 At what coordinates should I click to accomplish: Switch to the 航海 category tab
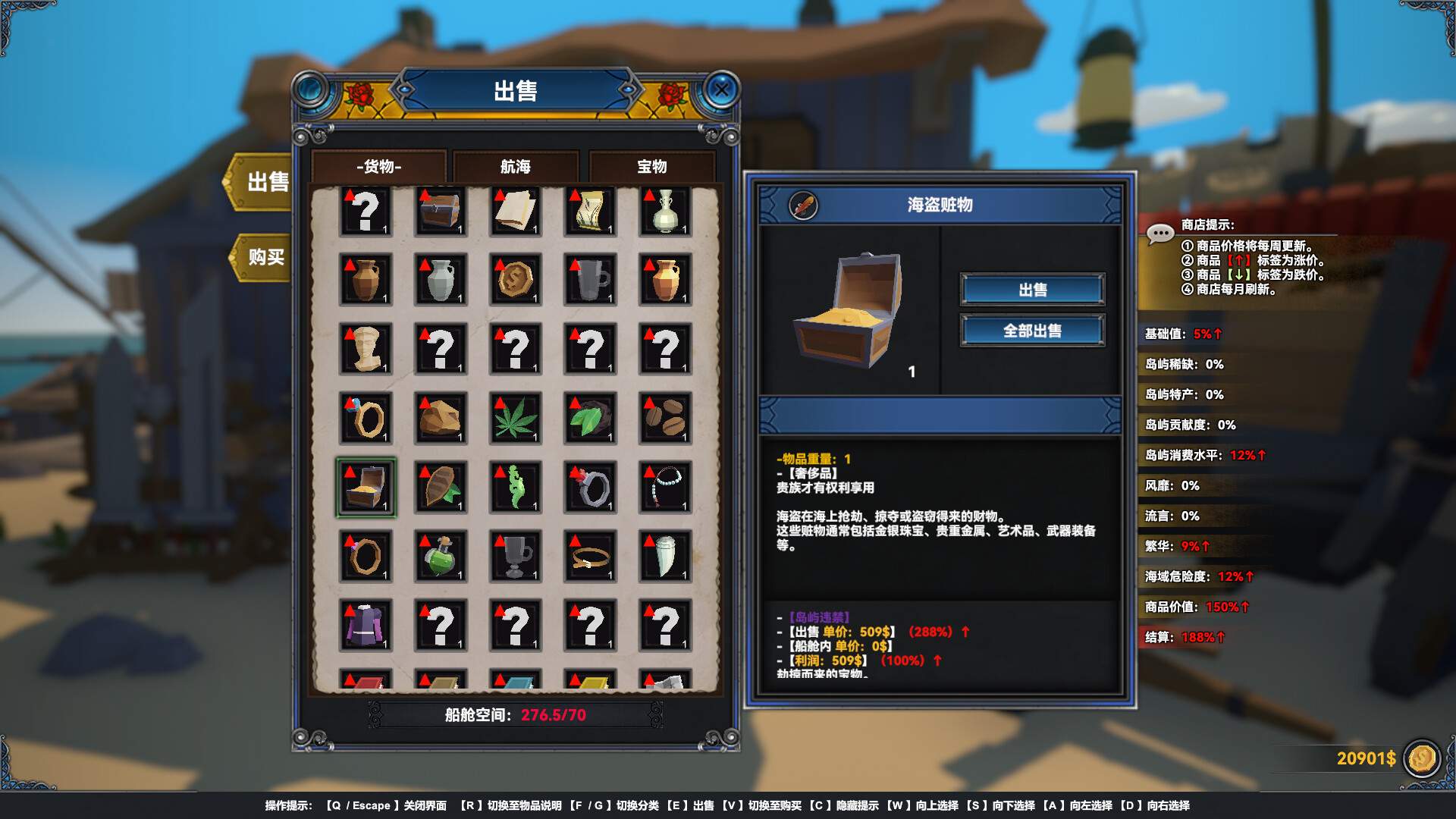pyautogui.click(x=514, y=168)
